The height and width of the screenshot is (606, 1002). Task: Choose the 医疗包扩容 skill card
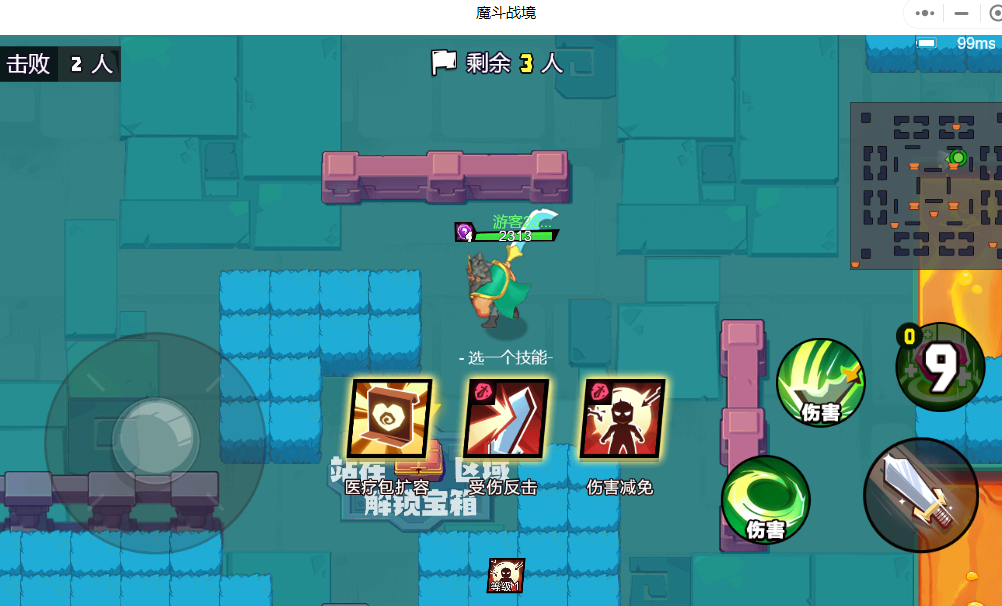(389, 418)
